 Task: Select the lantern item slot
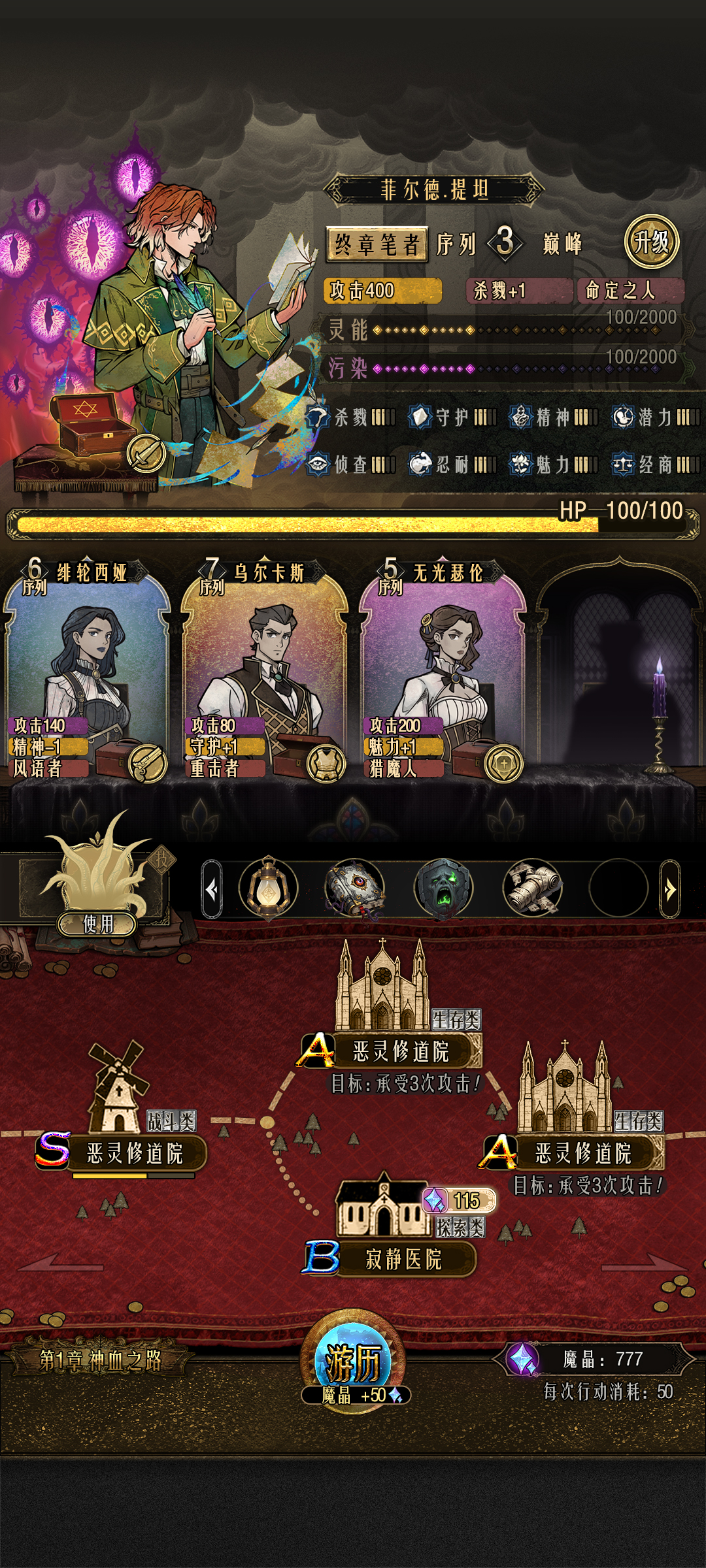coord(268,889)
